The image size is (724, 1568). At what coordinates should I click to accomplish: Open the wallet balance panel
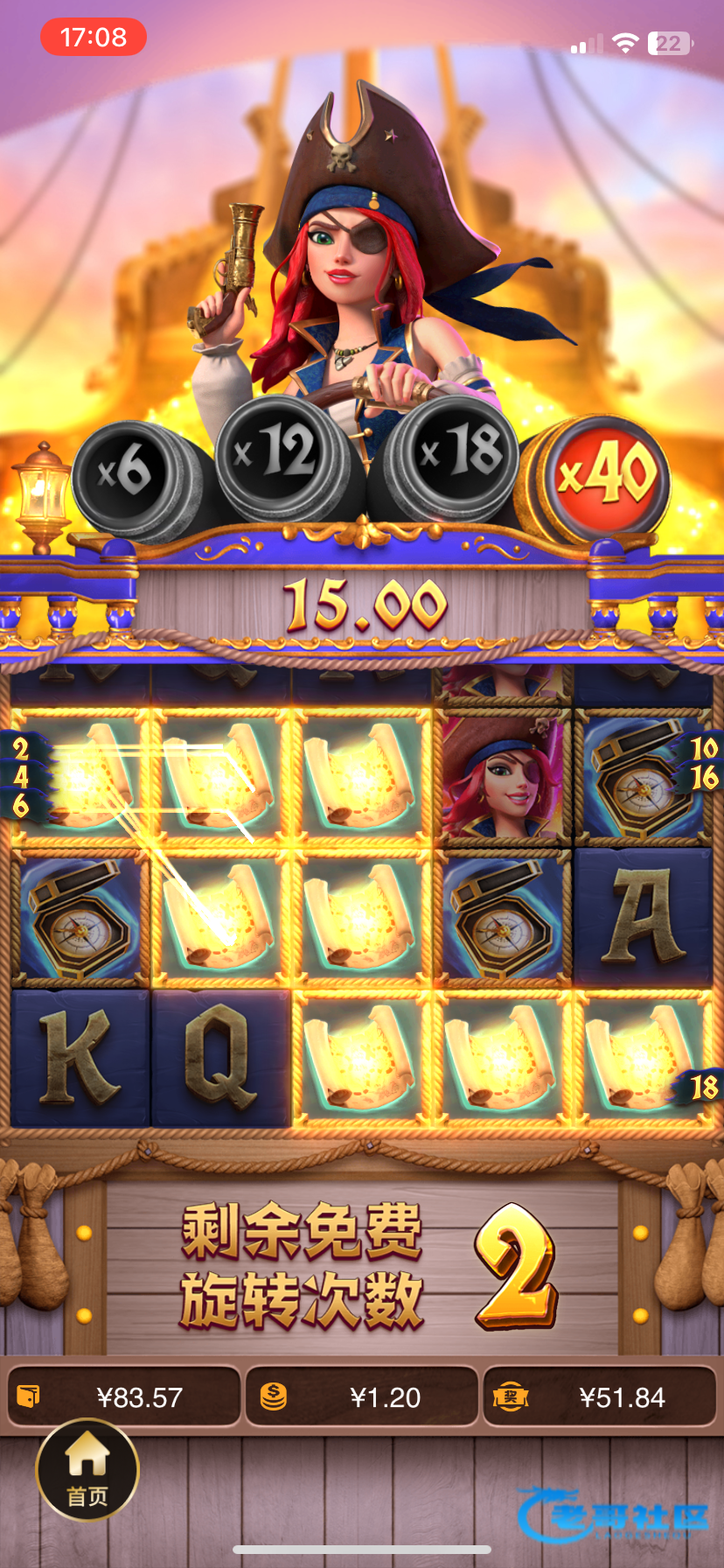[124, 1396]
